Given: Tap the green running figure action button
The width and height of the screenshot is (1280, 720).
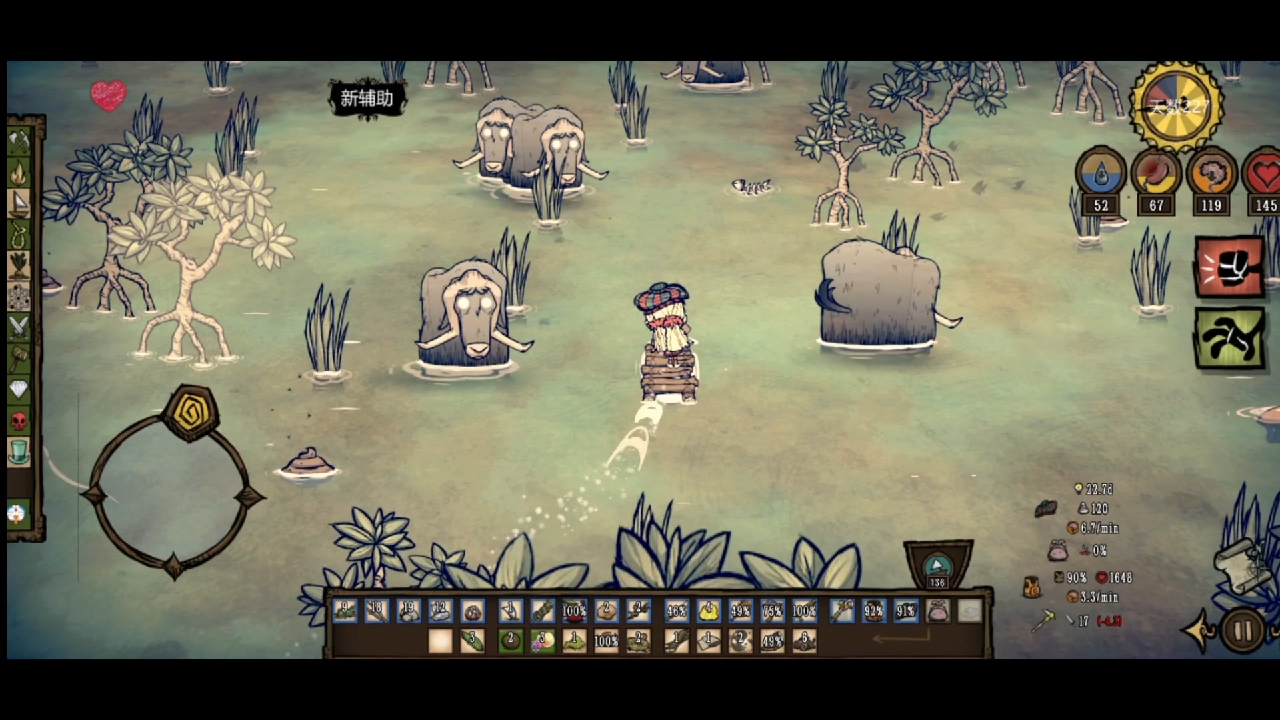Looking at the screenshot, I should pyautogui.click(x=1229, y=337).
